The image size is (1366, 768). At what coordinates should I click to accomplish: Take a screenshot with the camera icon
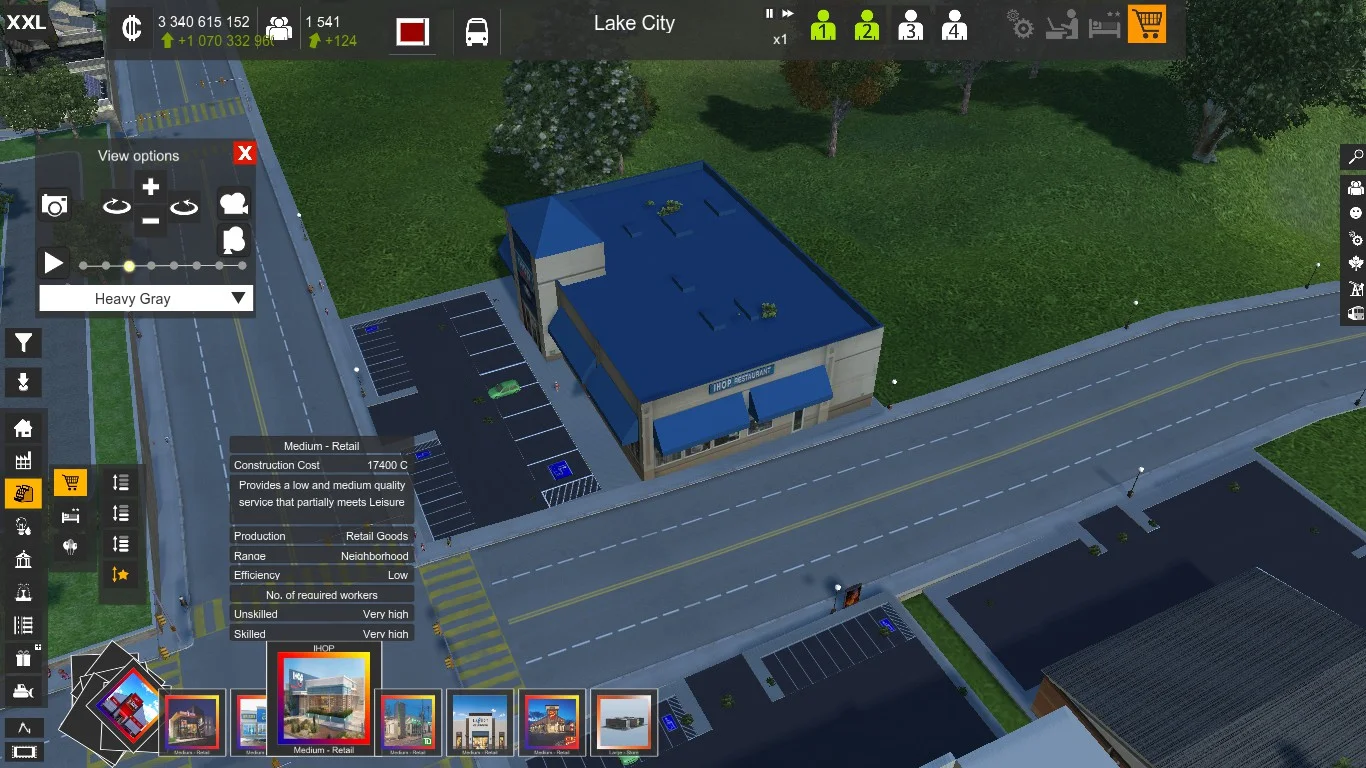coord(55,205)
